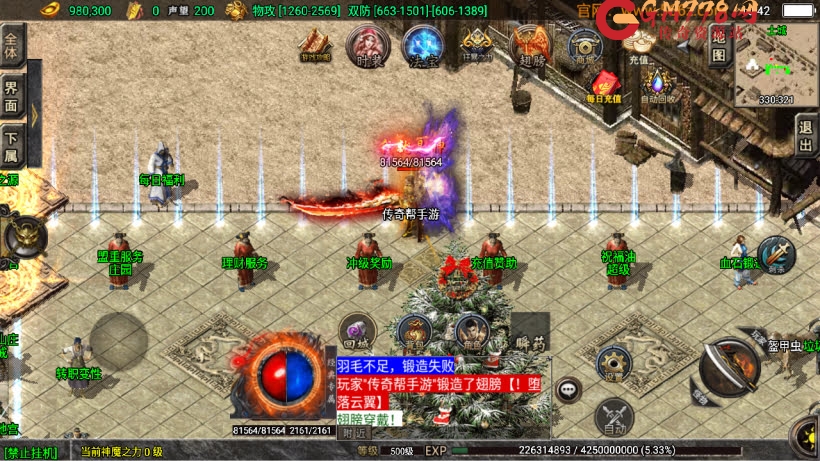Open the 设置 gear settings button
This screenshot has width=820, height=461.
(x=613, y=363)
